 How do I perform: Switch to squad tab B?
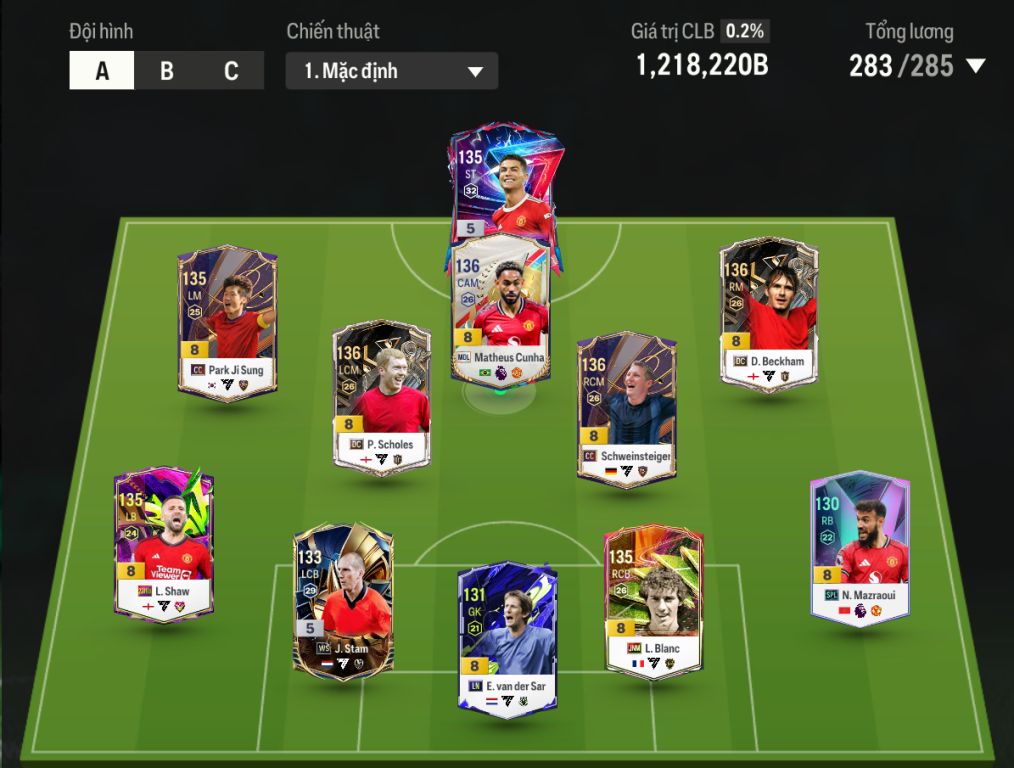tap(167, 71)
